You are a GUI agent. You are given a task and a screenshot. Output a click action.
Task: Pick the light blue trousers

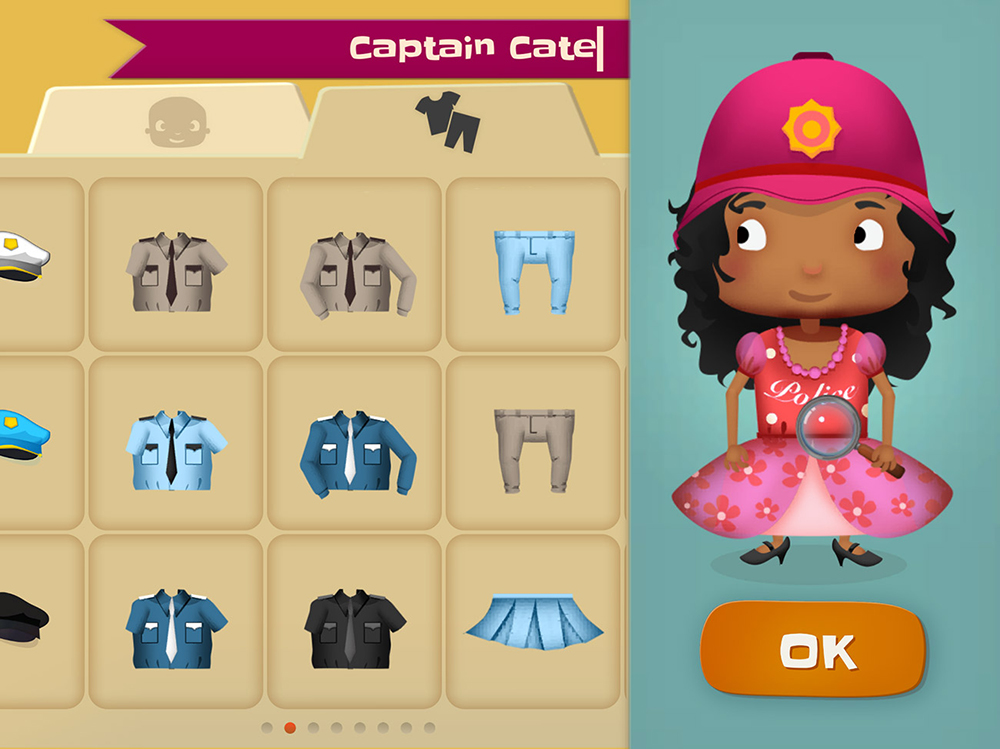[533, 266]
